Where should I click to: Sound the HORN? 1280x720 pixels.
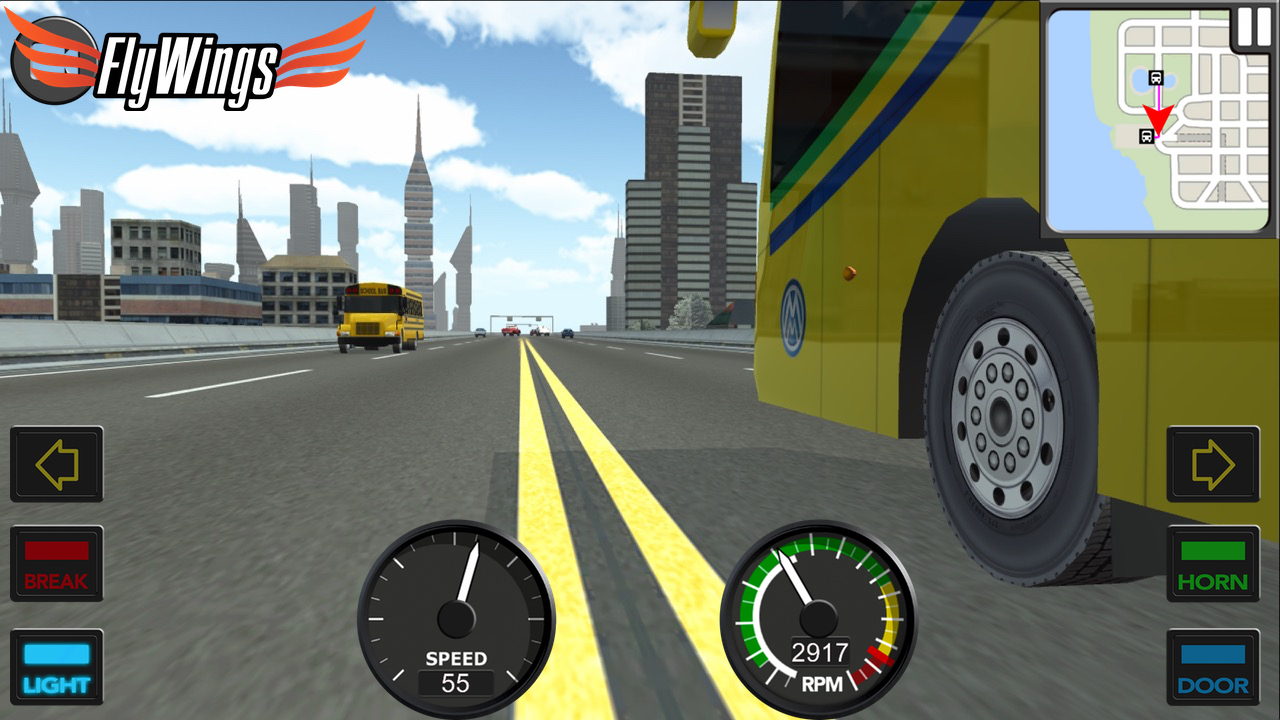tap(1212, 566)
